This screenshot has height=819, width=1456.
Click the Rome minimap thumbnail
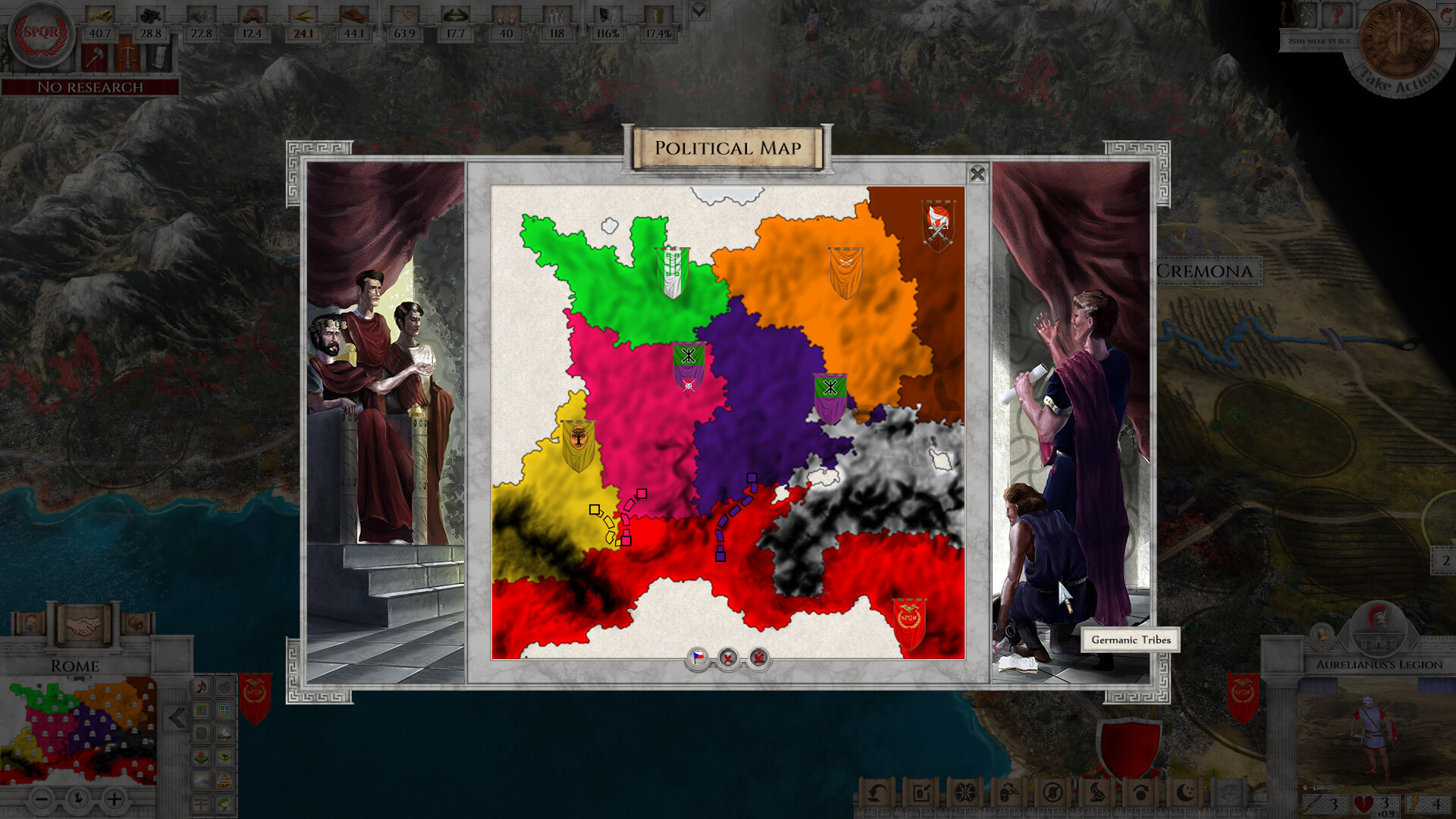coord(83,732)
